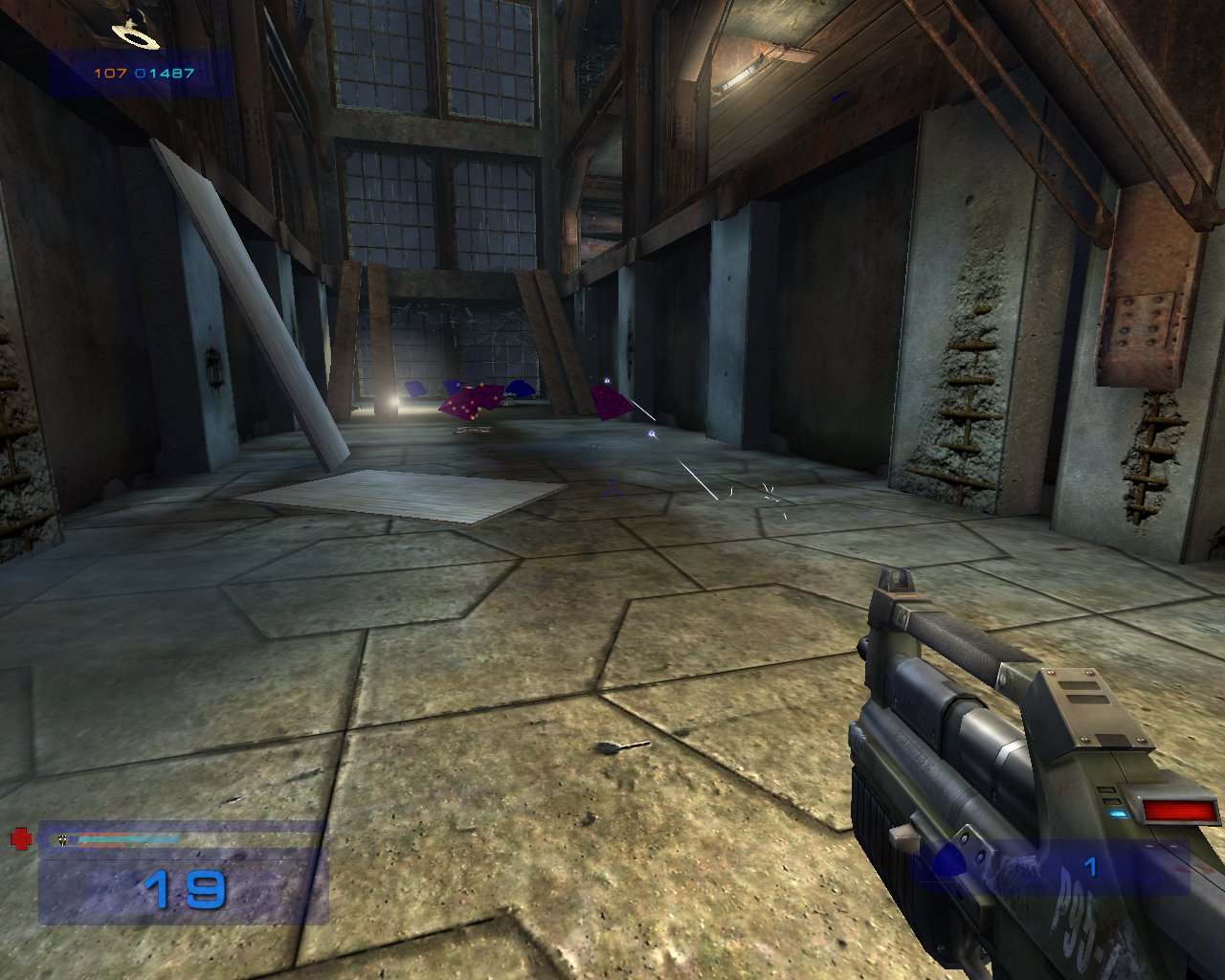Click the glowing blue indicator on the P95 rifle
The width and height of the screenshot is (1225, 980).
coord(1115,813)
